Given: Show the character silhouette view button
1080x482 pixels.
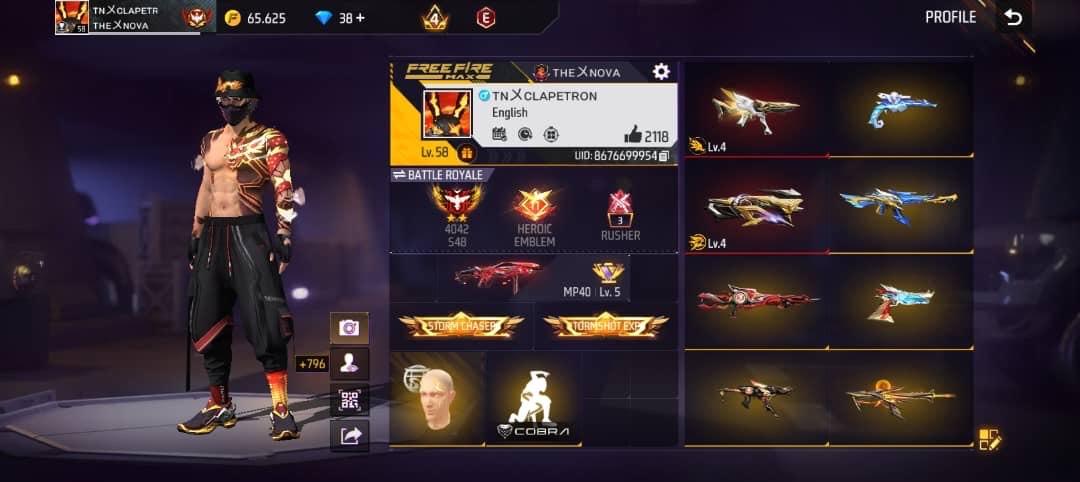Looking at the screenshot, I should [x=349, y=363].
